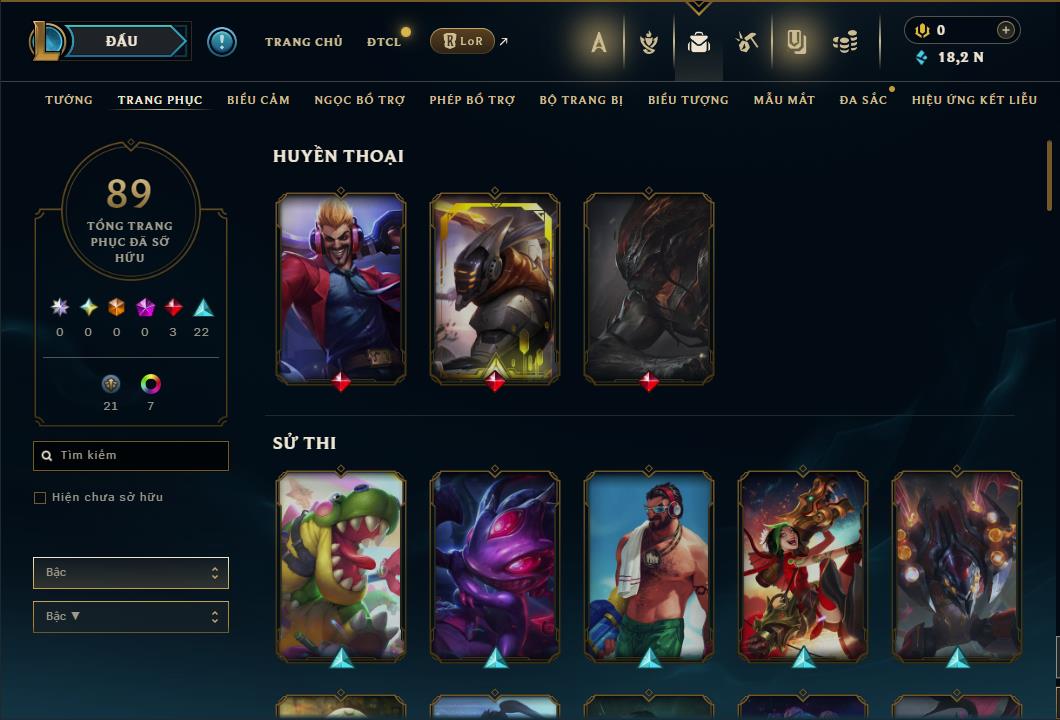The image size is (1060, 720).
Task: Add currency with the plus button
Action: click(x=1006, y=30)
